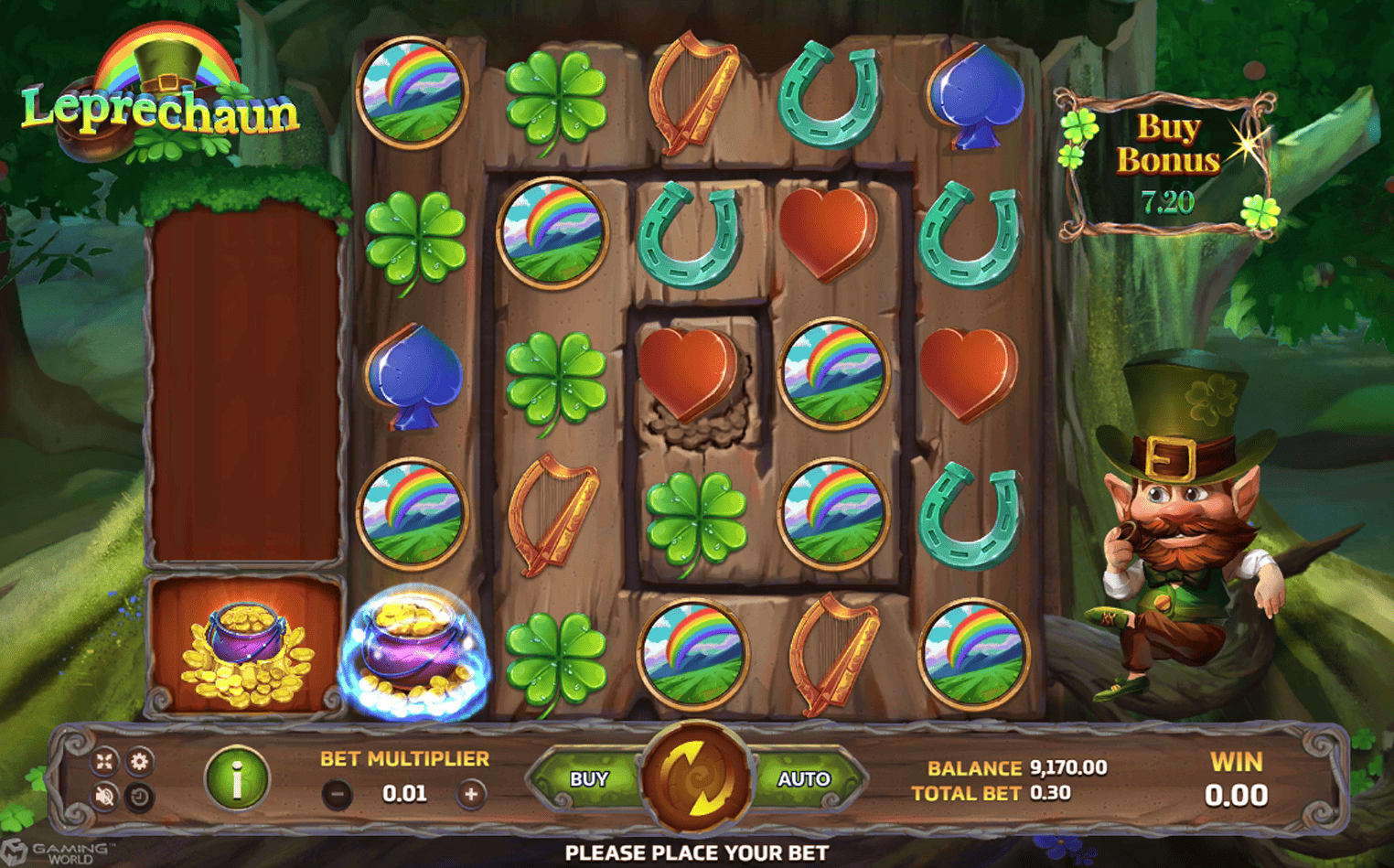Unmute the game sound

point(106,795)
